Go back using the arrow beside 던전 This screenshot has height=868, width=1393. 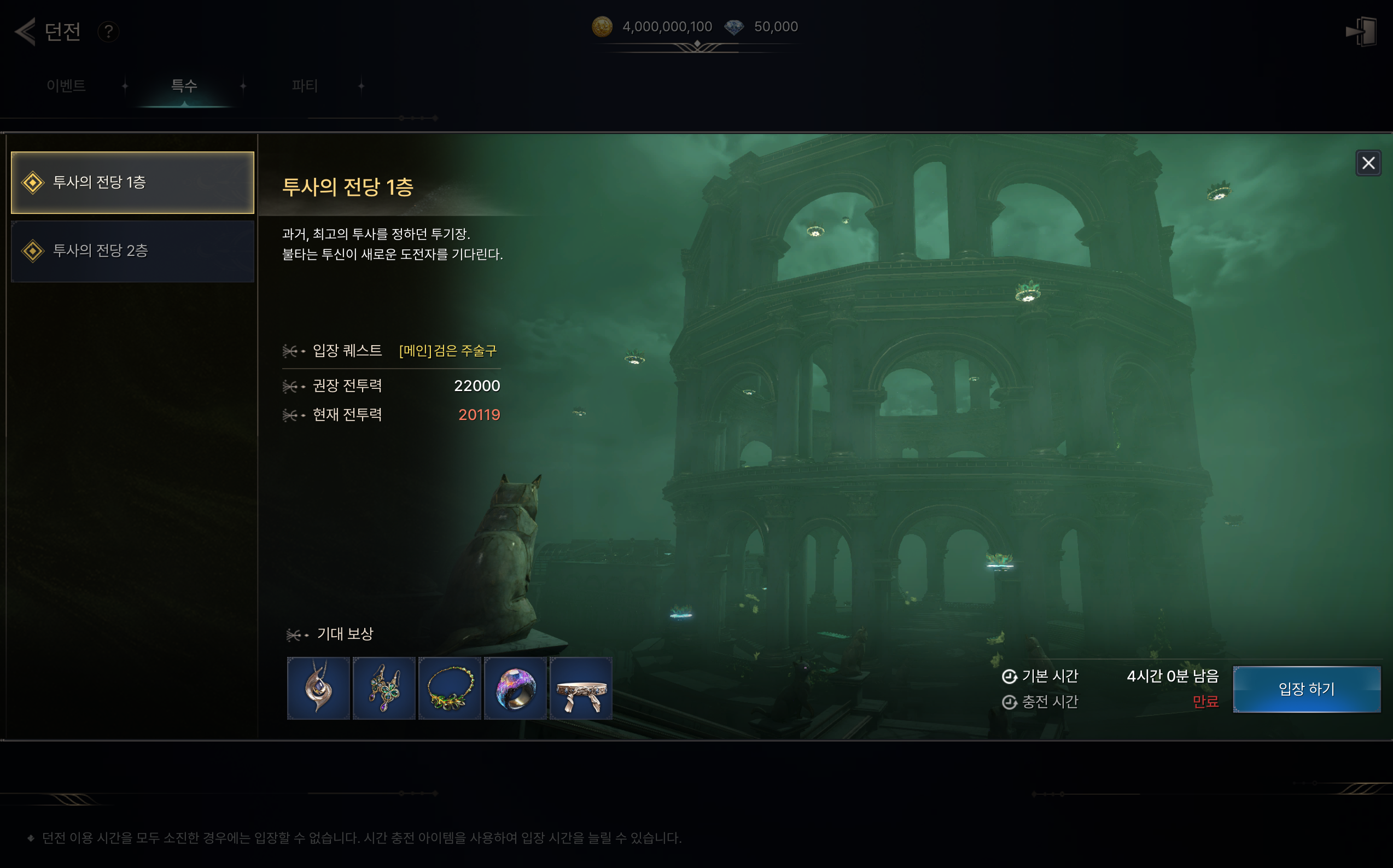click(25, 31)
